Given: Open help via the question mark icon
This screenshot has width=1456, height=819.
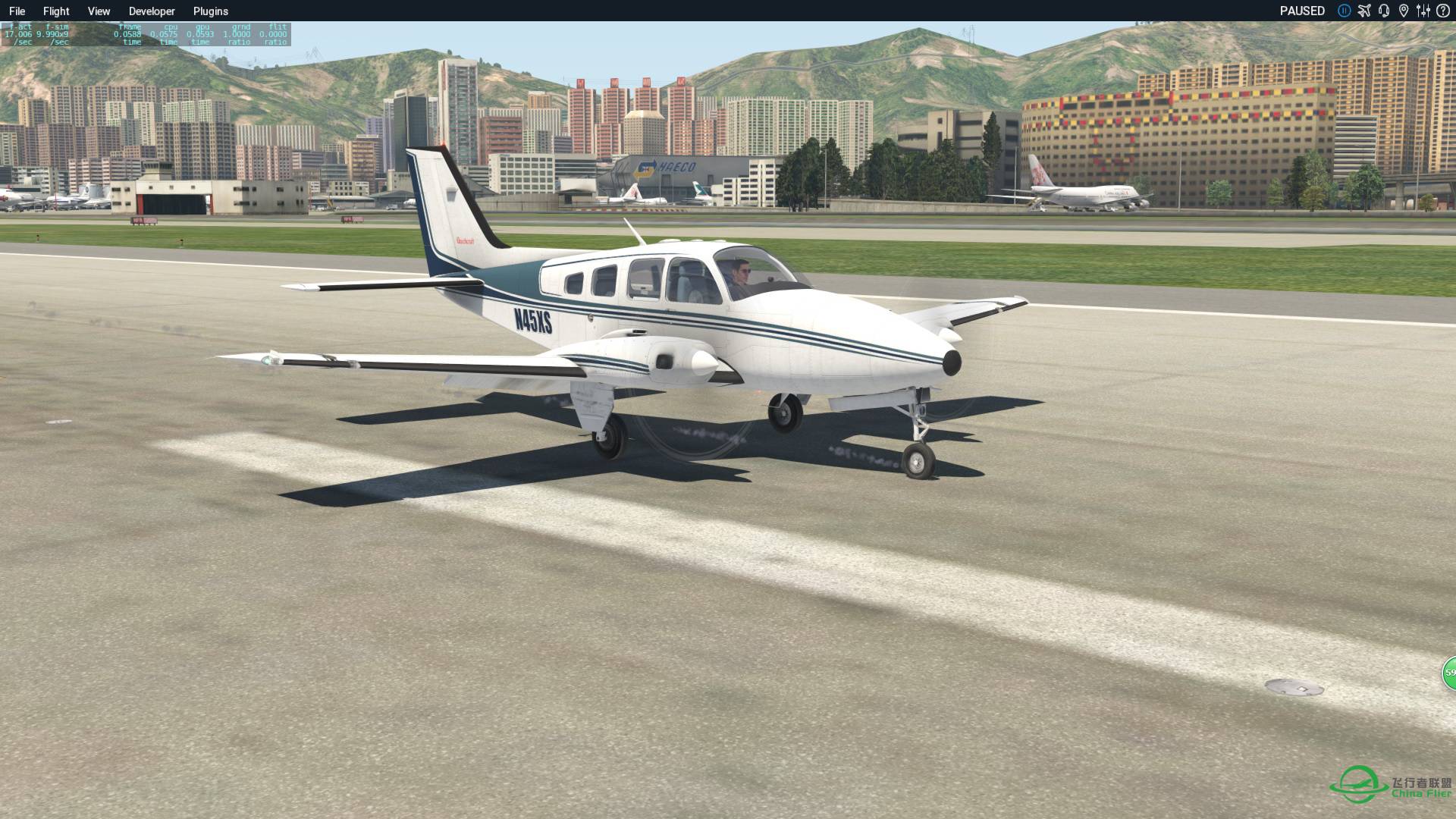Looking at the screenshot, I should (x=1443, y=11).
